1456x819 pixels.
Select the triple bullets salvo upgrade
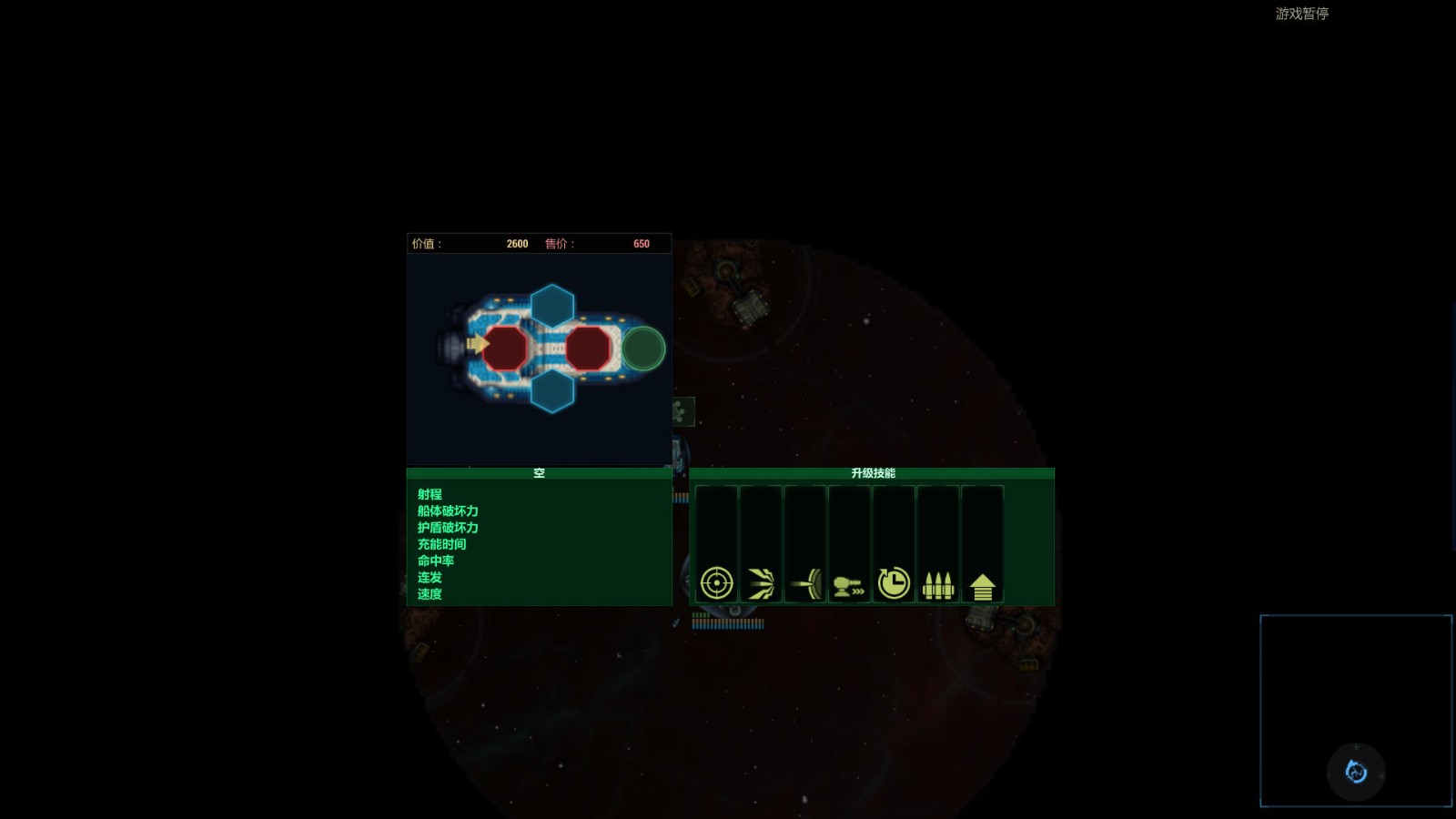(937, 584)
